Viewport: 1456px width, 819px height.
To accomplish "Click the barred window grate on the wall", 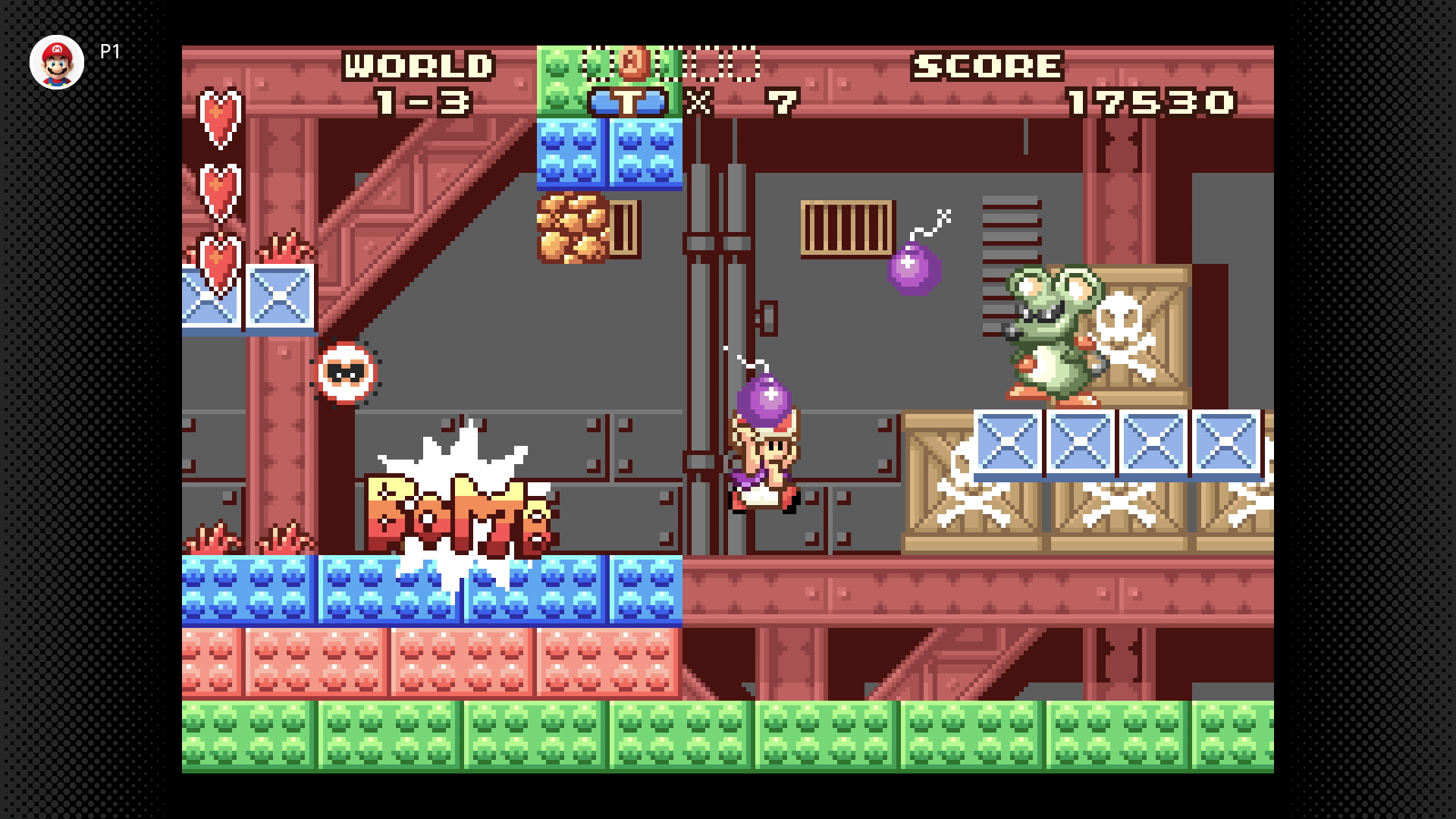I will point(846,227).
